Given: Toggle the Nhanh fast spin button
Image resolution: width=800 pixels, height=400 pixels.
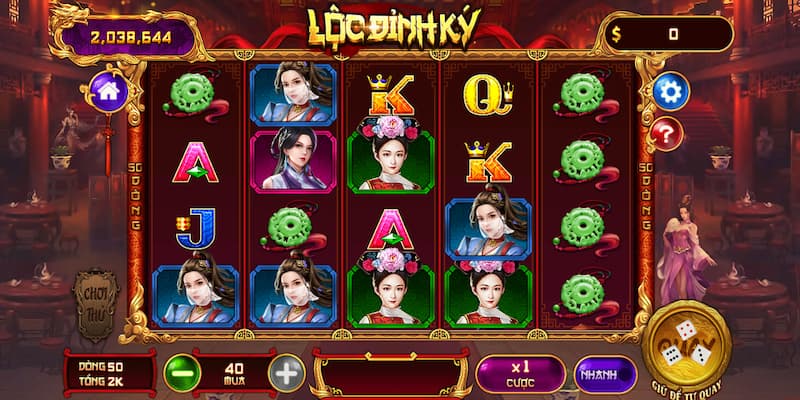Looking at the screenshot, I should [x=605, y=374].
